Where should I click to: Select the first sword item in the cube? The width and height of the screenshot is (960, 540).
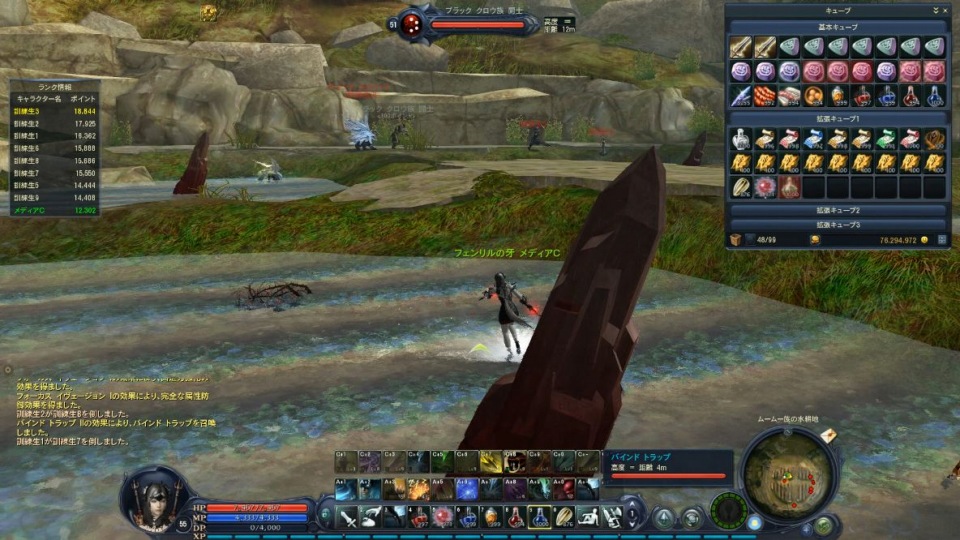(x=741, y=46)
